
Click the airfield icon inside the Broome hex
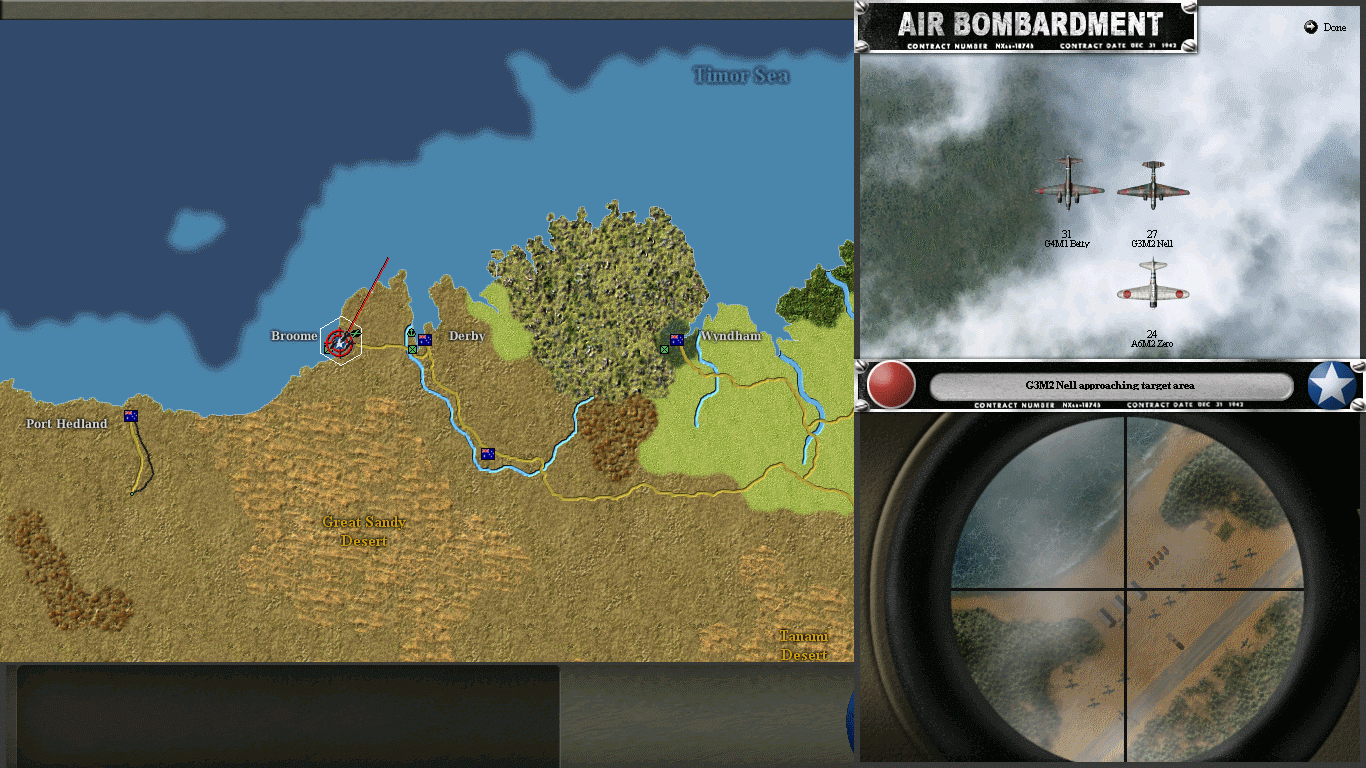click(x=356, y=333)
